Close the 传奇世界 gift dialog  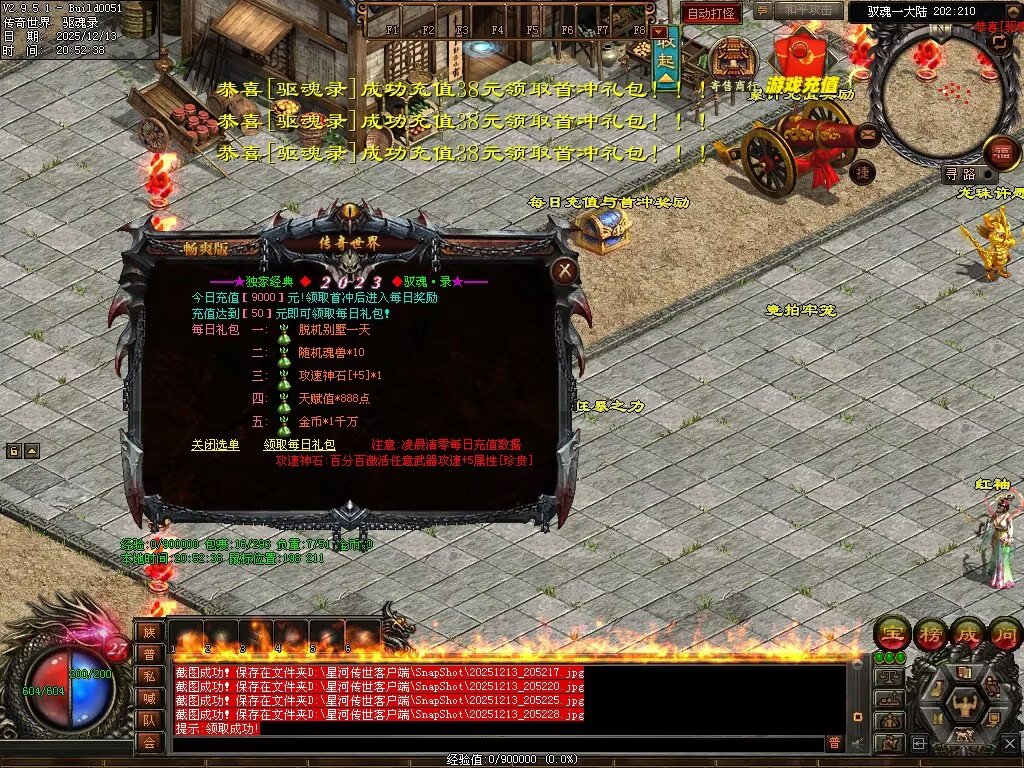[x=565, y=269]
